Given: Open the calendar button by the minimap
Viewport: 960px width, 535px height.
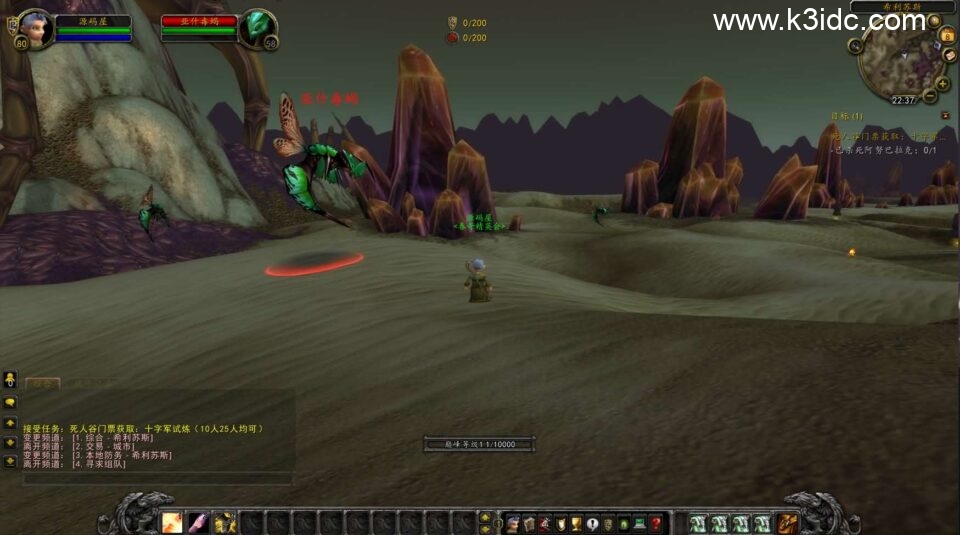Looking at the screenshot, I should point(948,36).
